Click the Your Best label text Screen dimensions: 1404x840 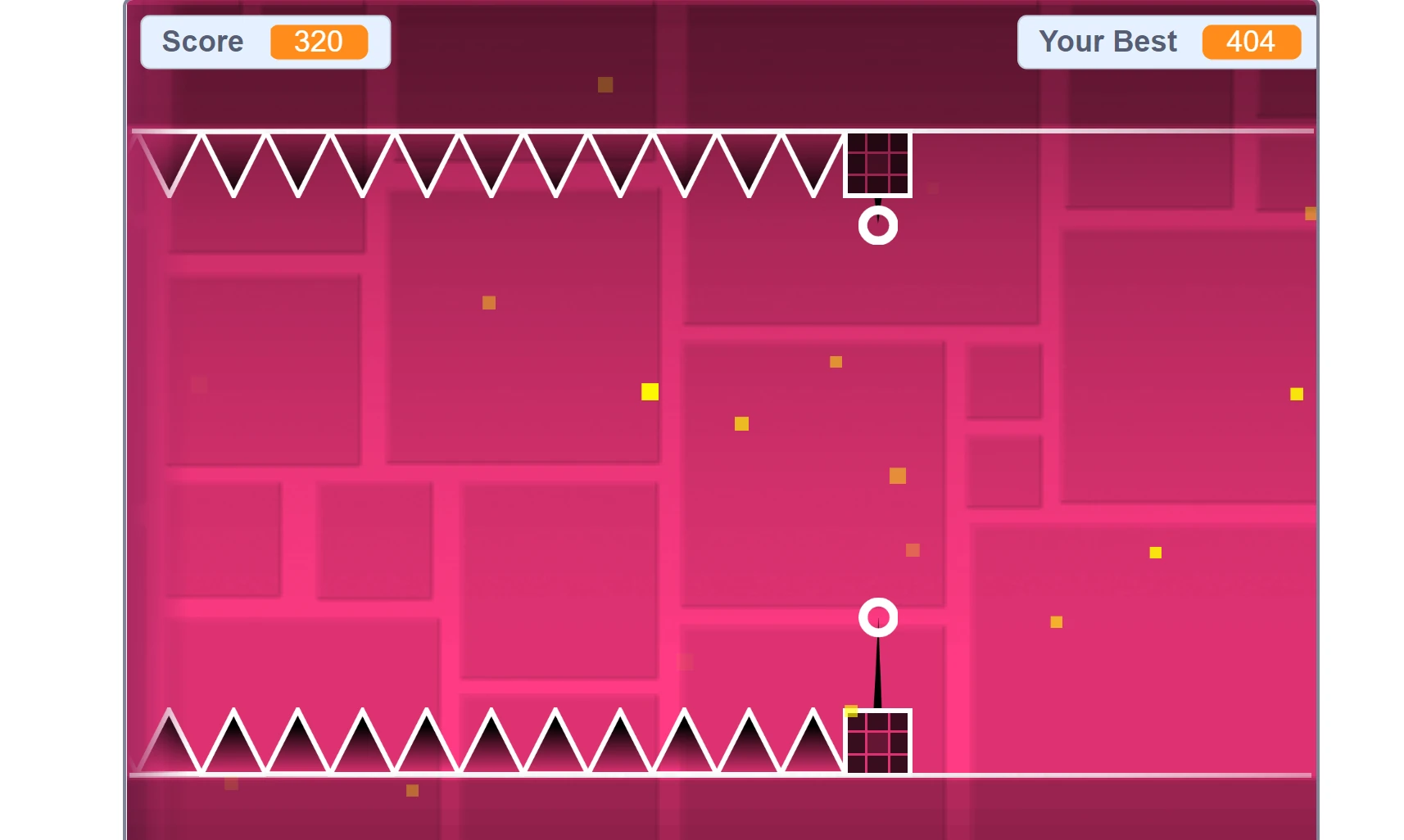tap(1107, 42)
